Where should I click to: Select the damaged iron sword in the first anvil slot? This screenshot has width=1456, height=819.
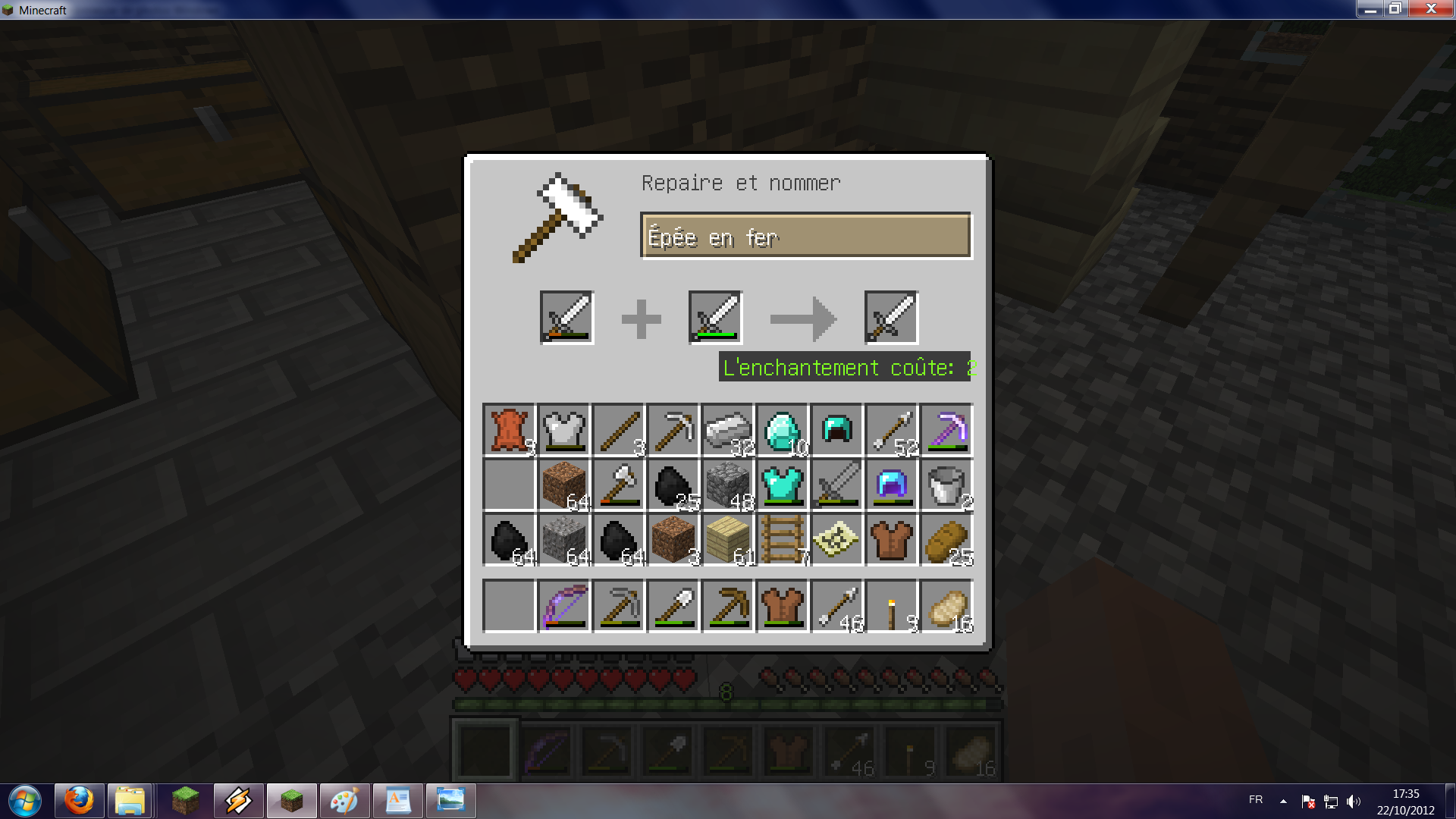point(564,317)
